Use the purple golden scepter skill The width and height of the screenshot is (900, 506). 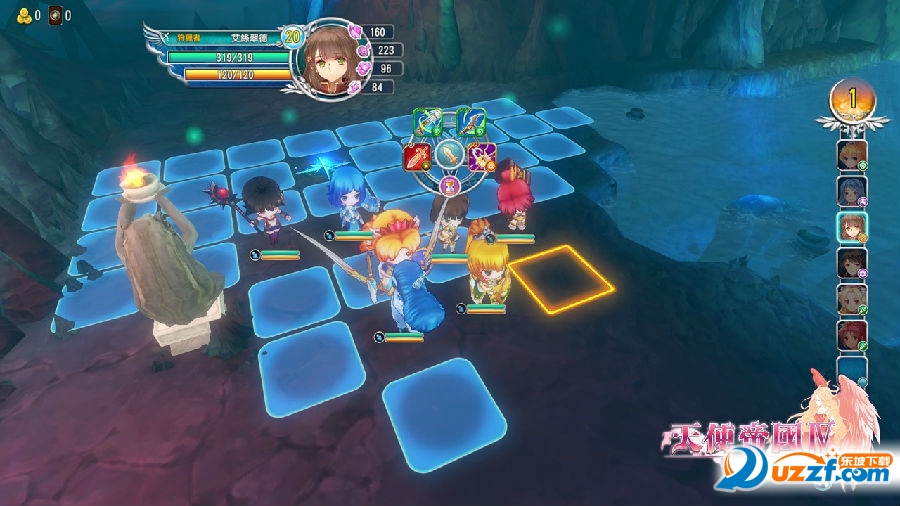(483, 157)
